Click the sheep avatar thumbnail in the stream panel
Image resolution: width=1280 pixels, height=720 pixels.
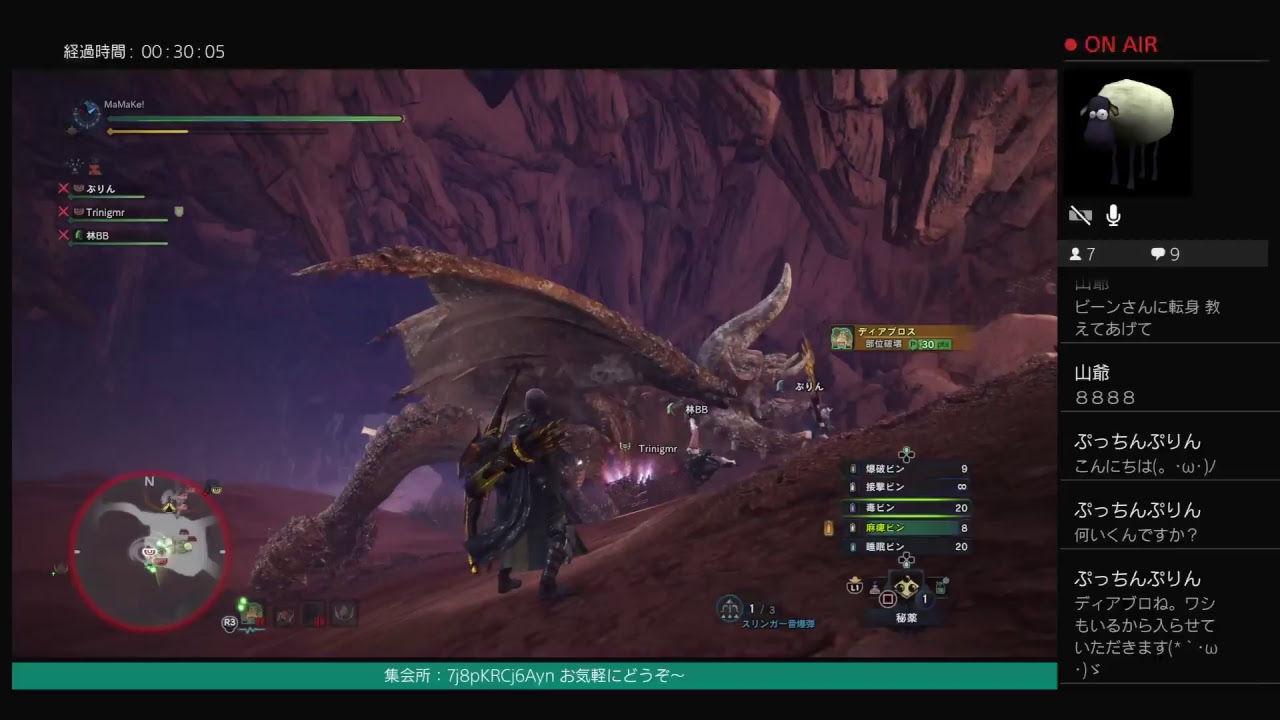tap(1127, 132)
